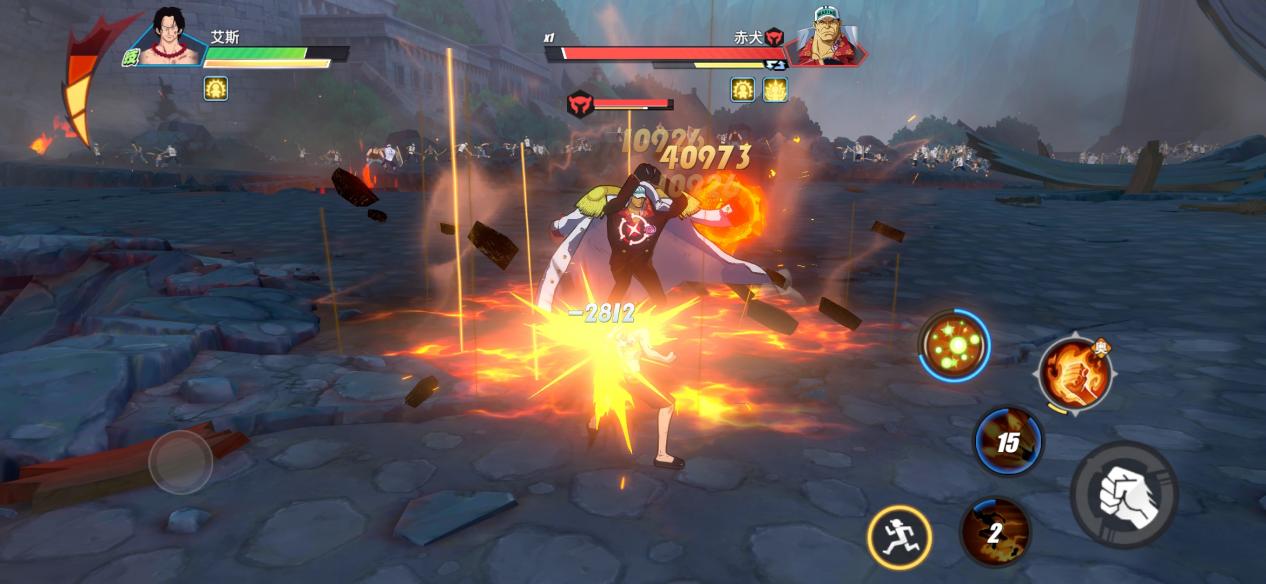Inspect the buff icon under Ace's health bar
The image size is (1266, 584).
point(216,88)
